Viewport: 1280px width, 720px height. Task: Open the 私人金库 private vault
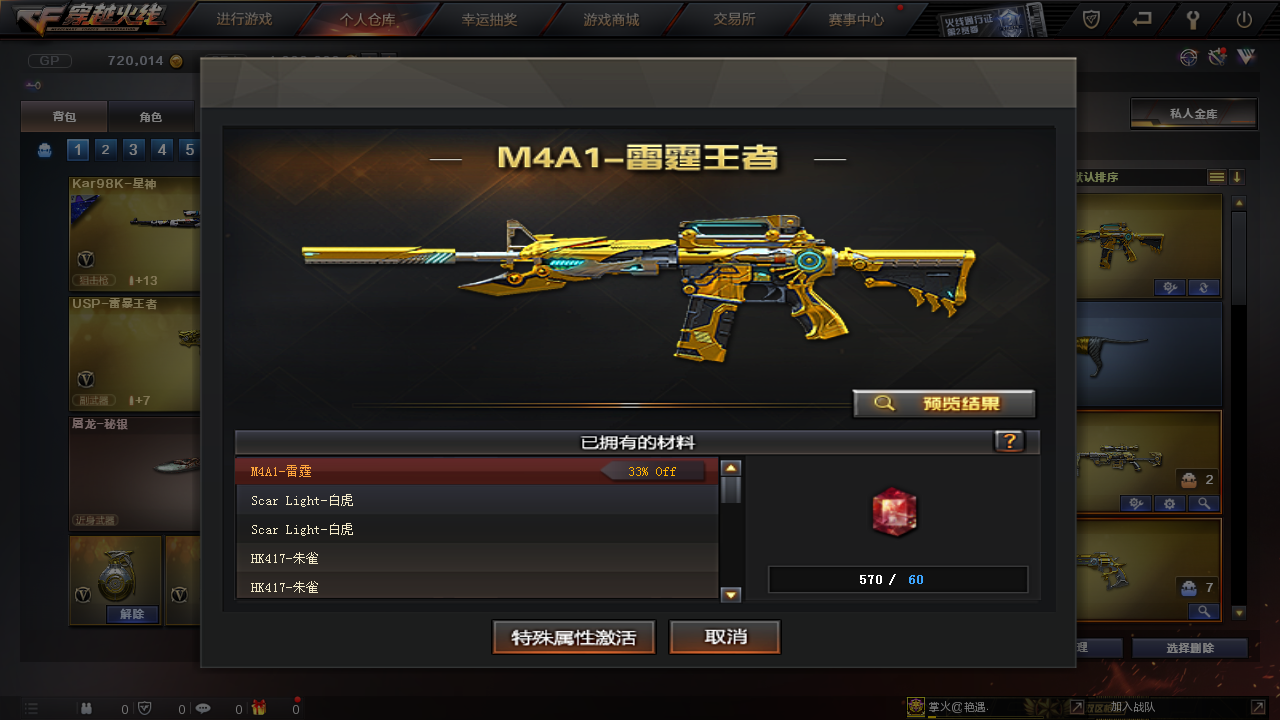point(1193,114)
